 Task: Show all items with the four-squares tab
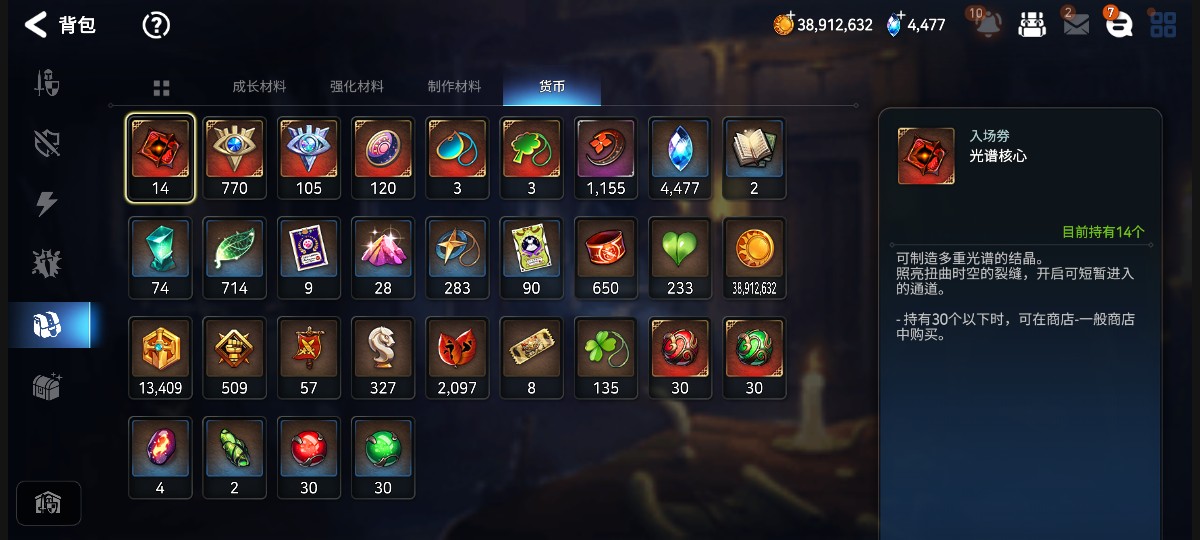pos(161,88)
